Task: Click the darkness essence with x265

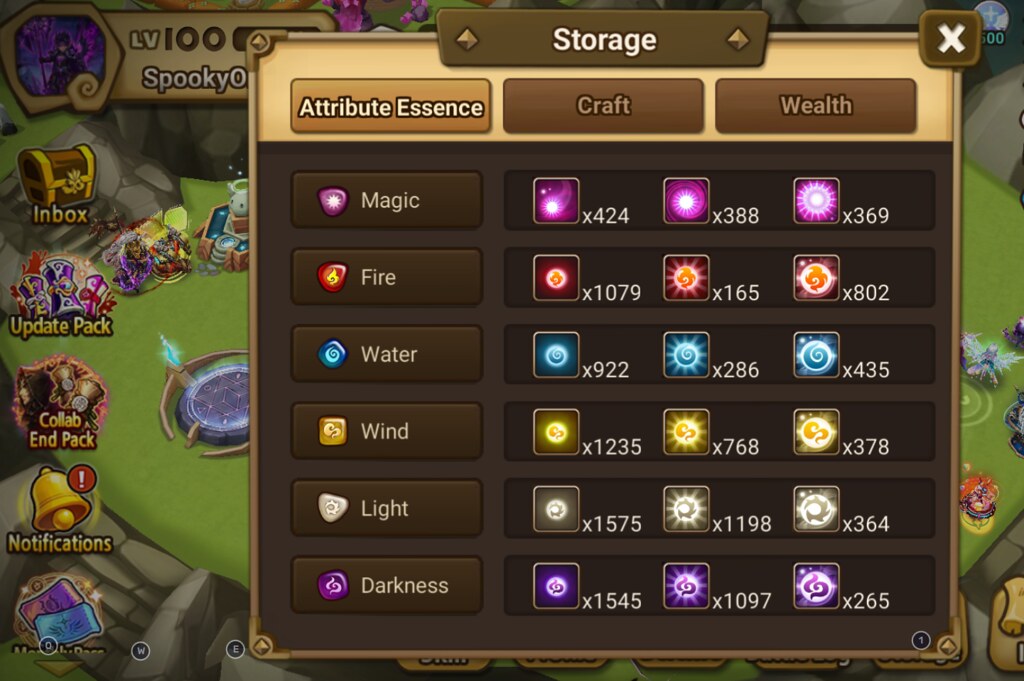Action: coord(816,585)
